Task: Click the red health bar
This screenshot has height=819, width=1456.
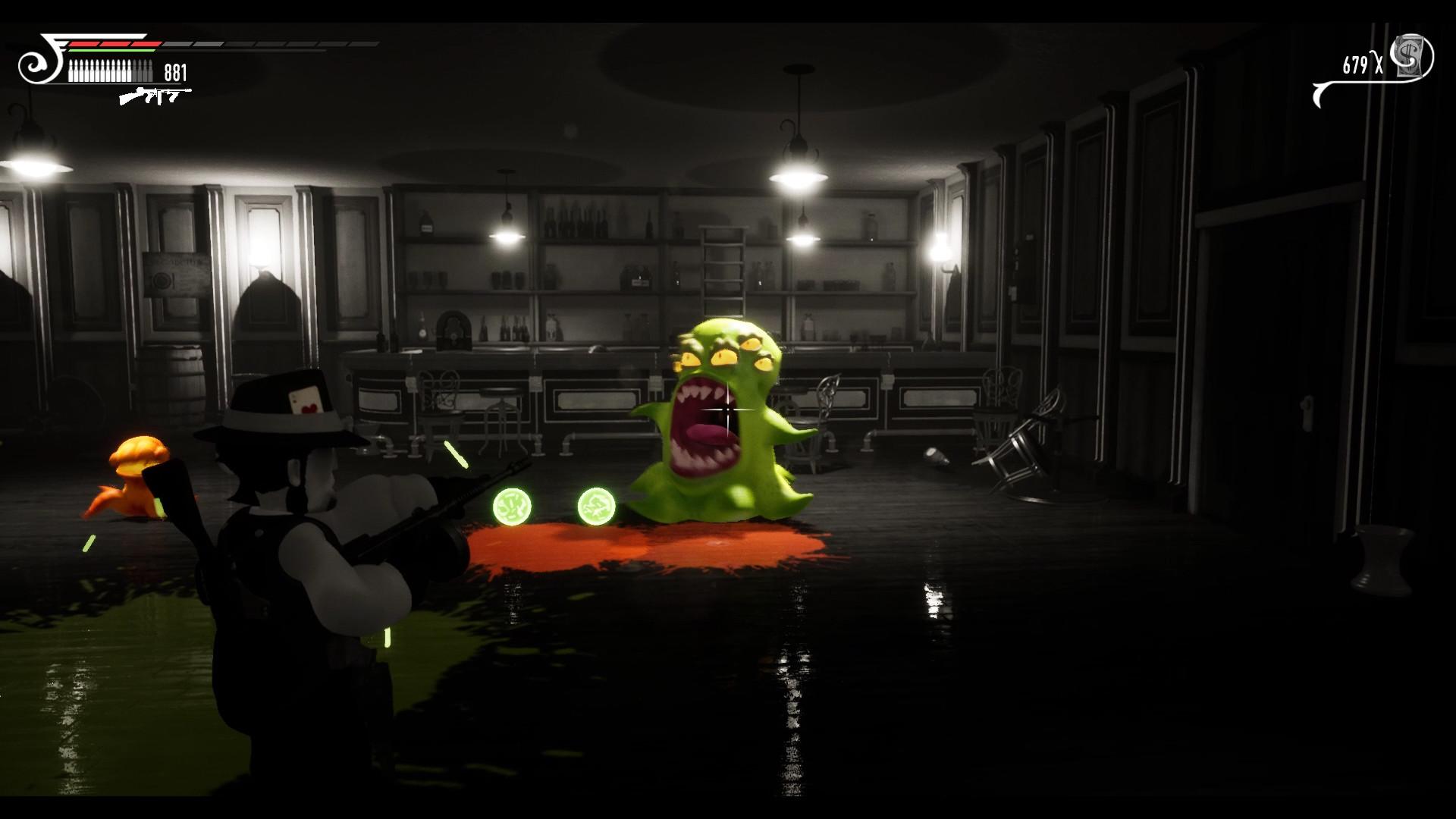Action: point(114,43)
